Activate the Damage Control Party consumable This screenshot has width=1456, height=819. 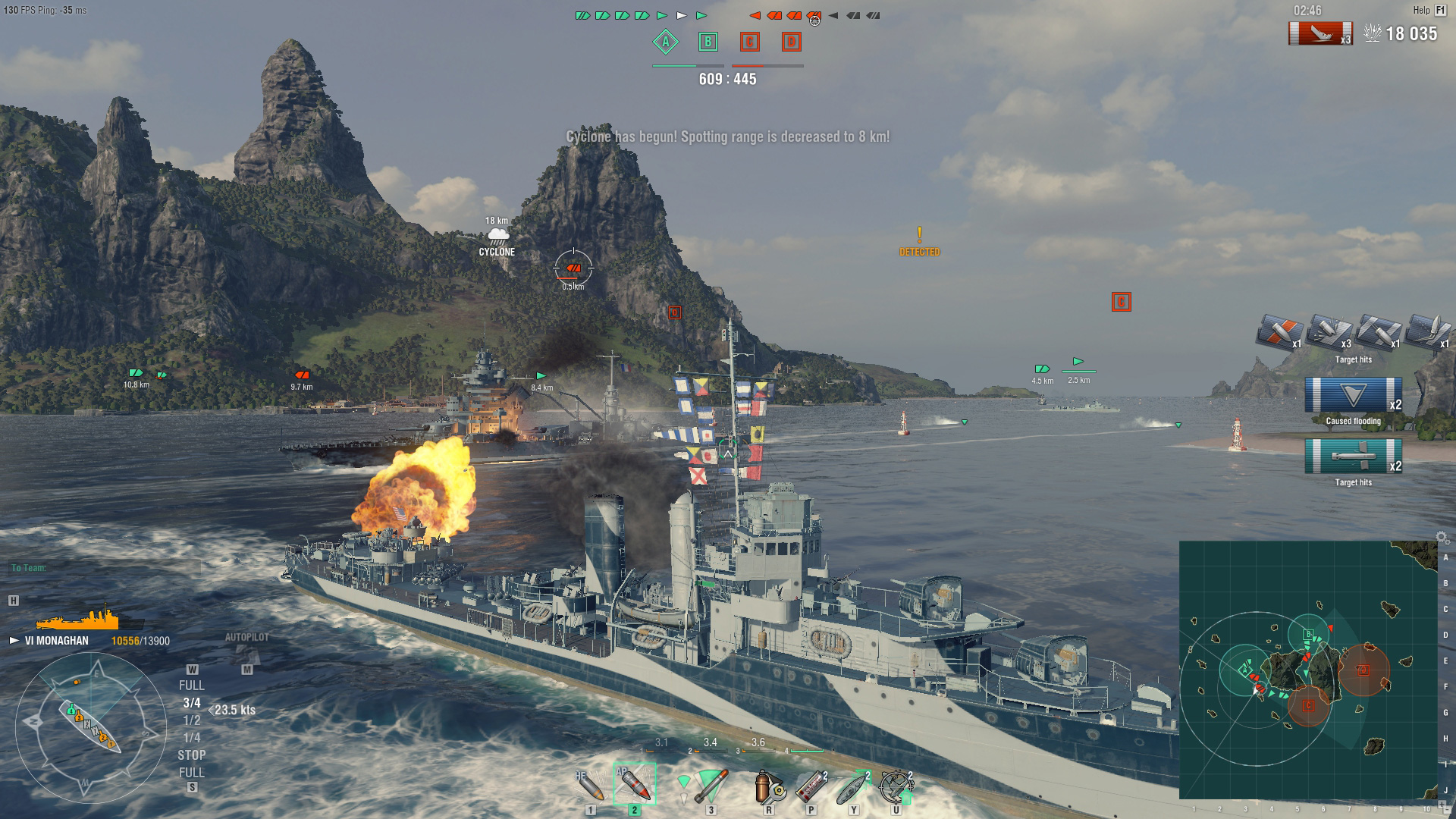click(769, 788)
